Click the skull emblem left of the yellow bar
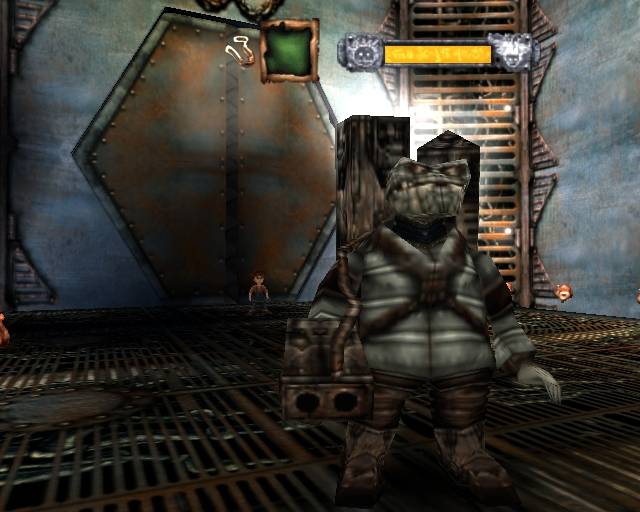This screenshot has height=512, width=640. 360,52
